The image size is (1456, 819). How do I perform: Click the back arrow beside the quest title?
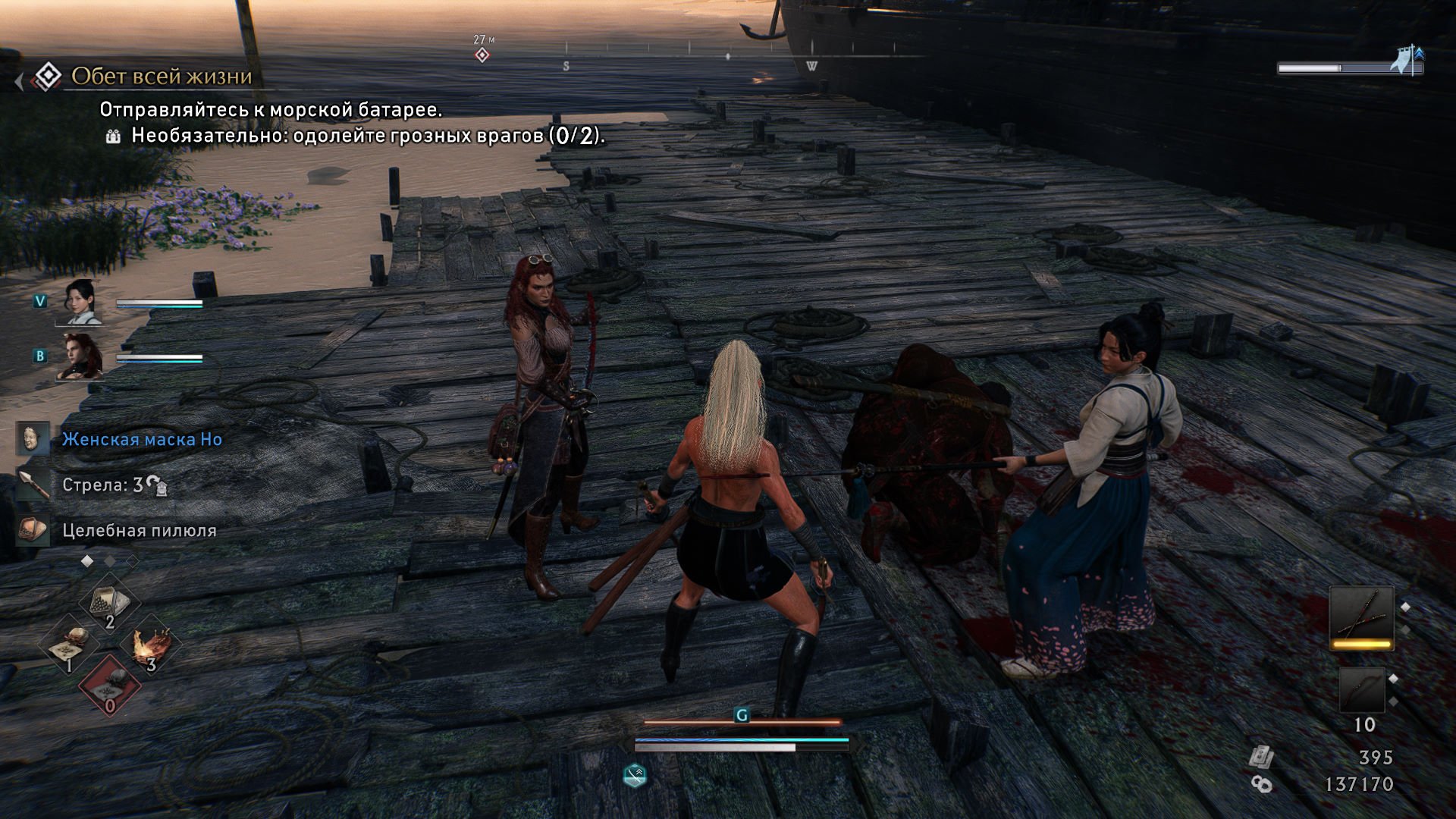[x=19, y=81]
